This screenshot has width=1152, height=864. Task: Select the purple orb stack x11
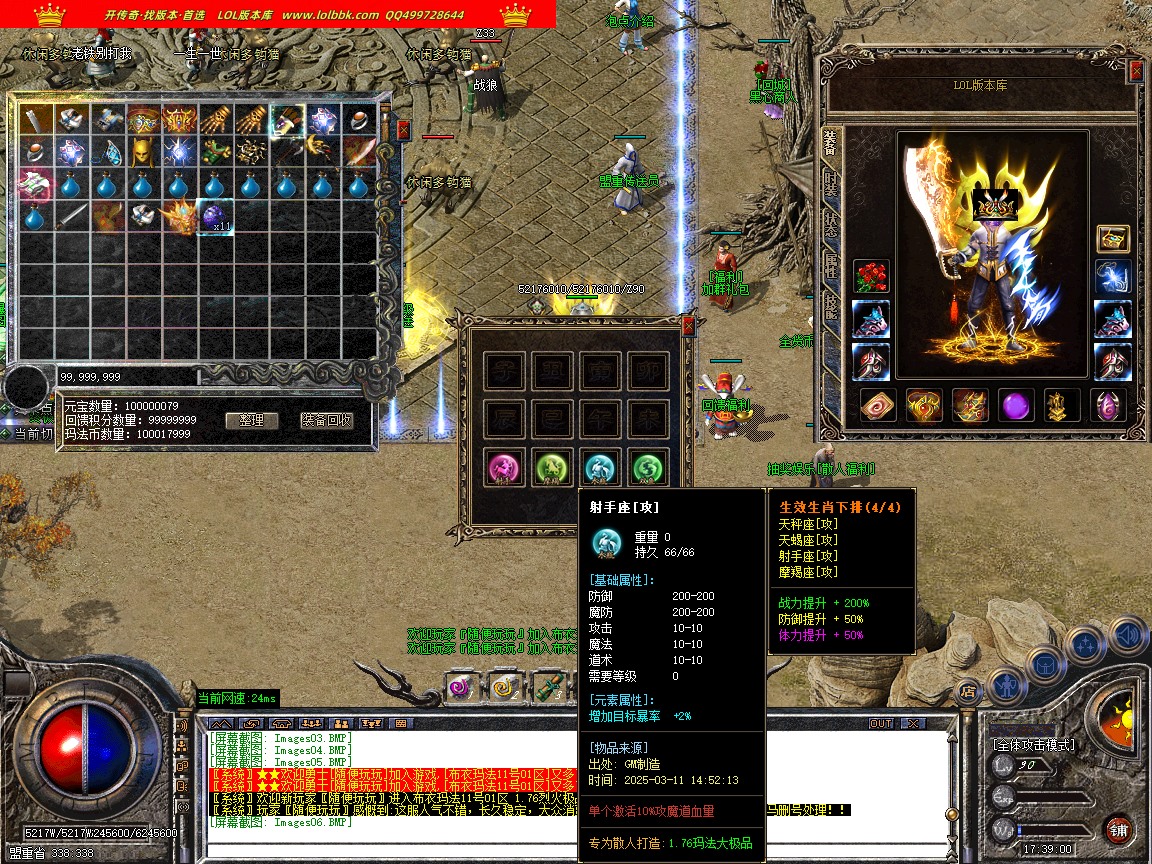tap(215, 216)
